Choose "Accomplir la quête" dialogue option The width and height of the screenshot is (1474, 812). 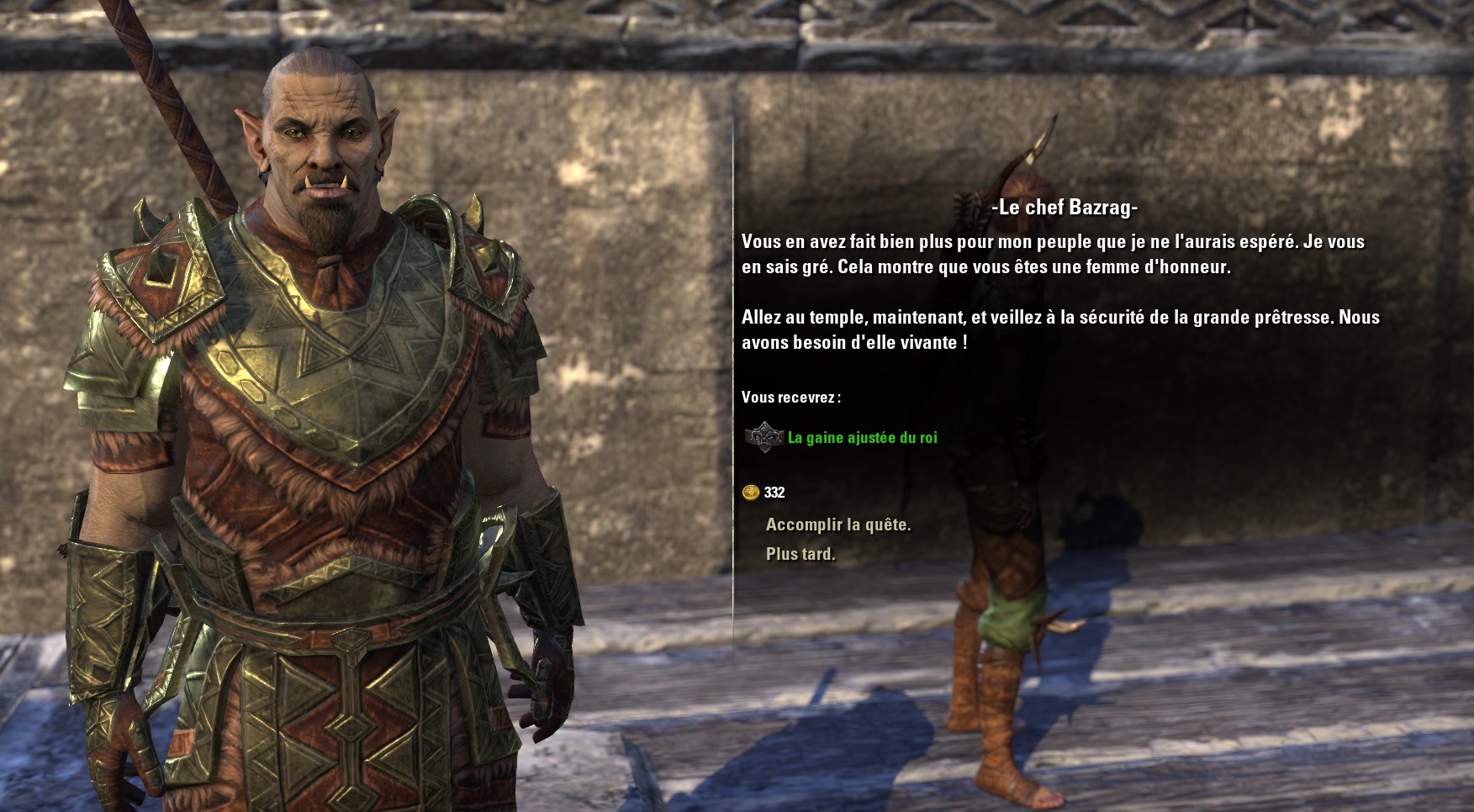click(837, 525)
